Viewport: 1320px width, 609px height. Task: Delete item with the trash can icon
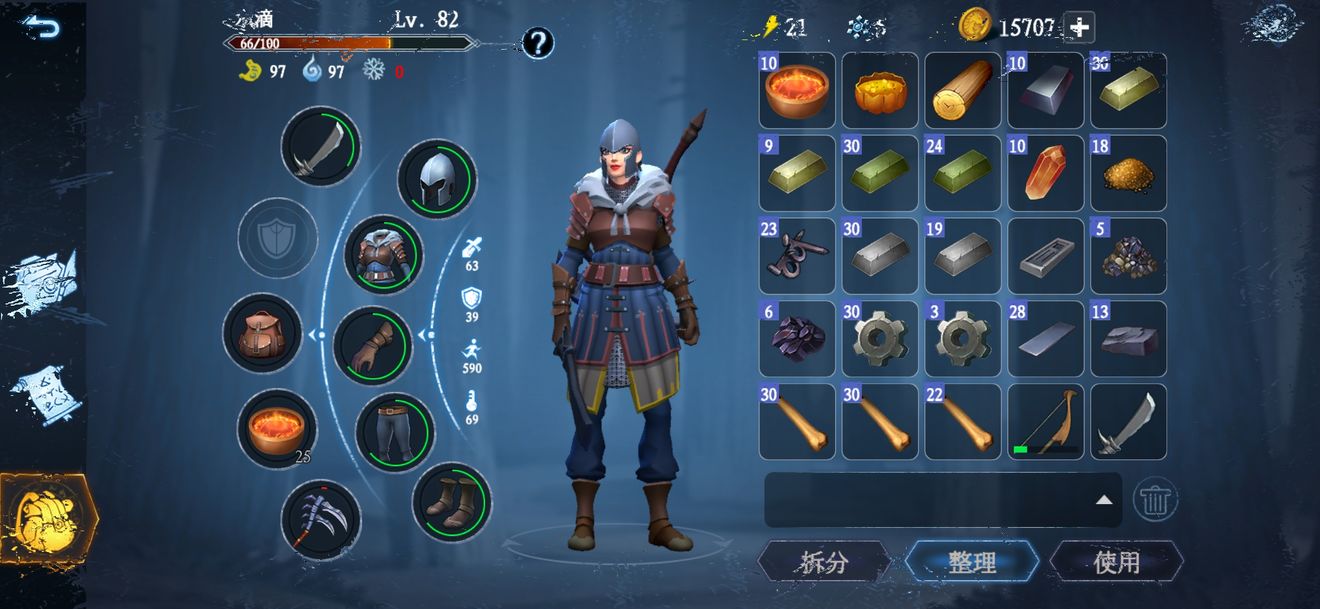[1155, 497]
